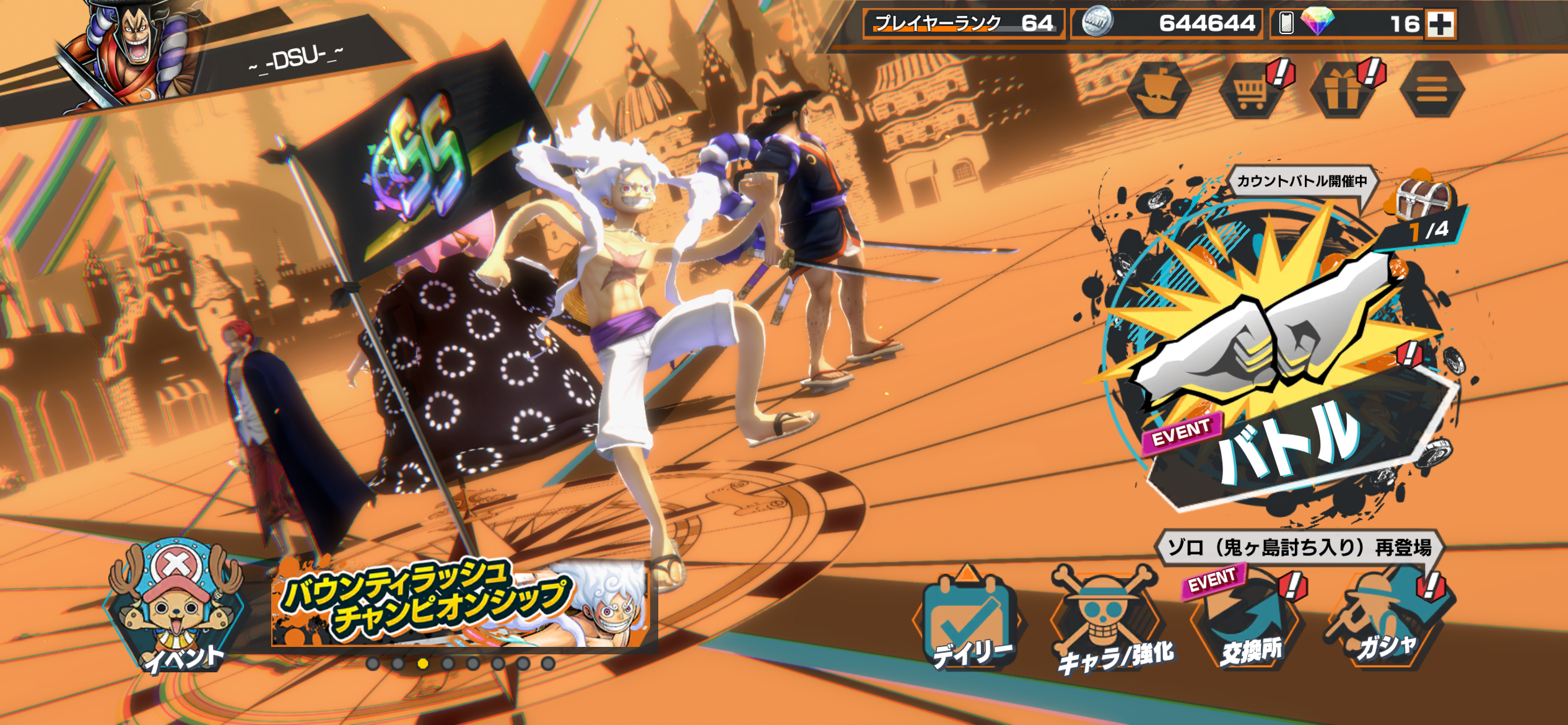Screen dimensions: 1568x725
Task: Tap the カウントバトル開催中 notice
Action: point(1302,181)
